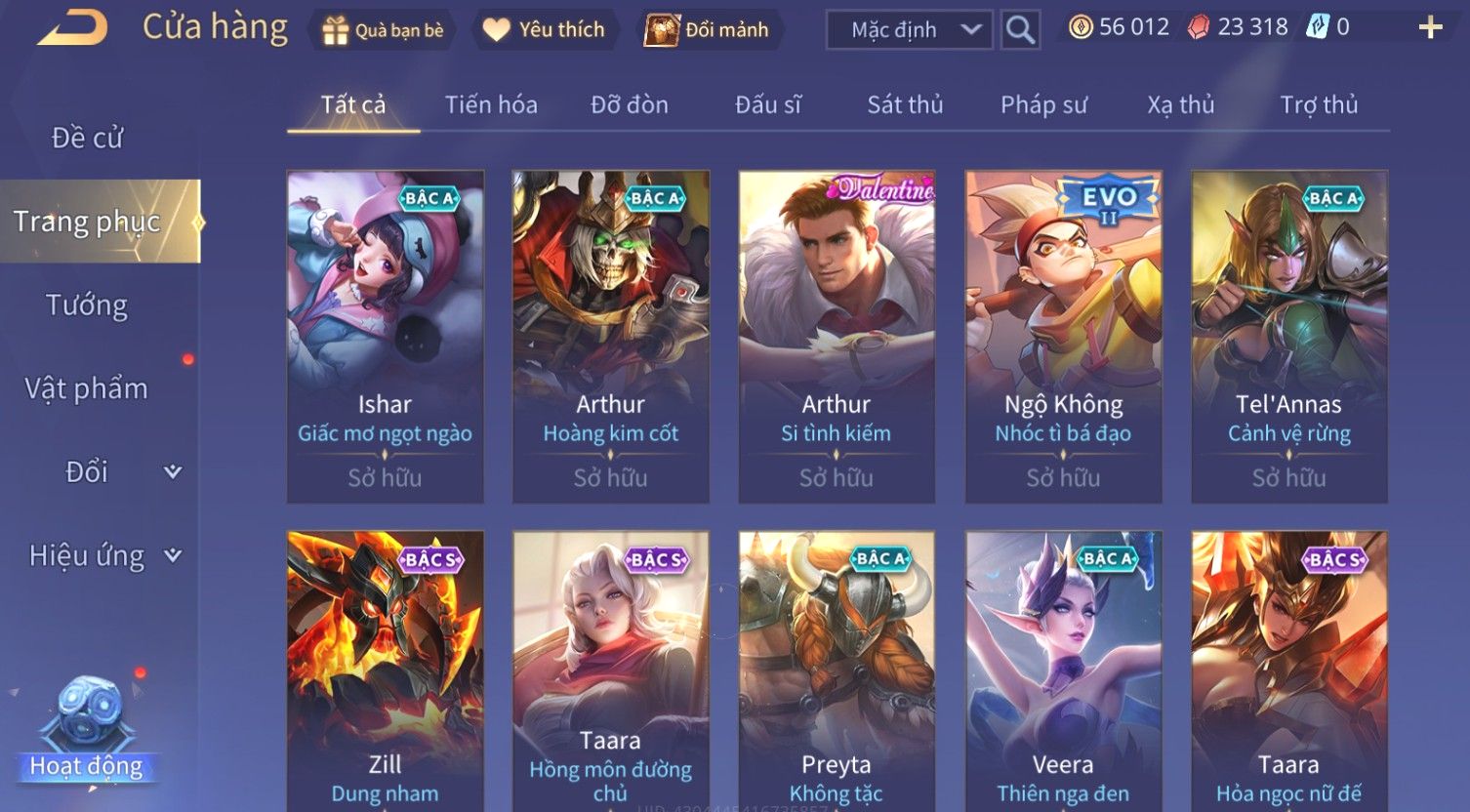The image size is (1470, 812).
Task: Open the Đề cử menu section
Action: pos(88,138)
